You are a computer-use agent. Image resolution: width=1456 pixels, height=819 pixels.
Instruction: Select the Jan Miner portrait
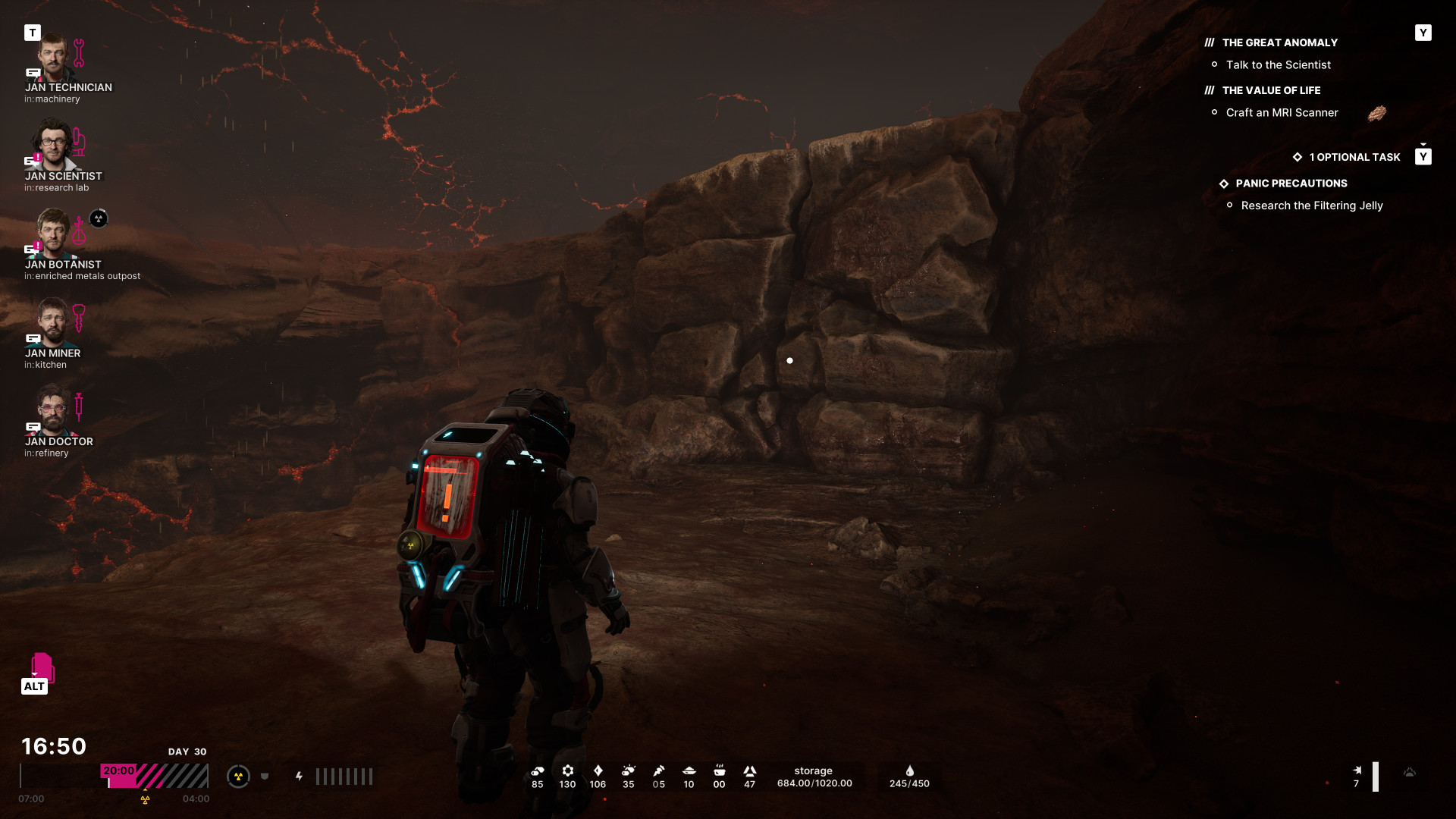coord(53,322)
